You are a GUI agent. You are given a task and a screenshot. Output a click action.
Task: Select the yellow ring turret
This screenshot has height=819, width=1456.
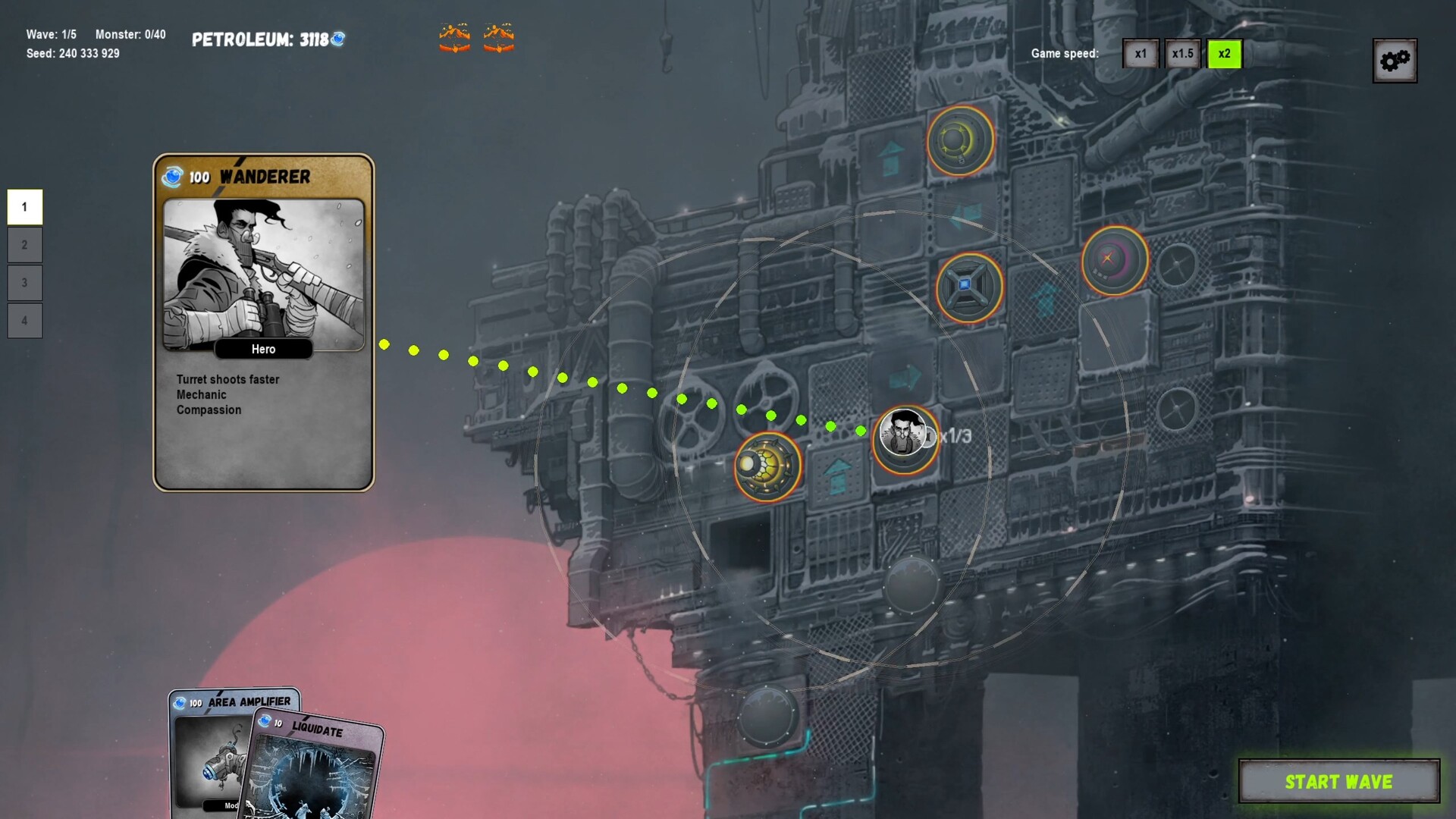point(959,141)
